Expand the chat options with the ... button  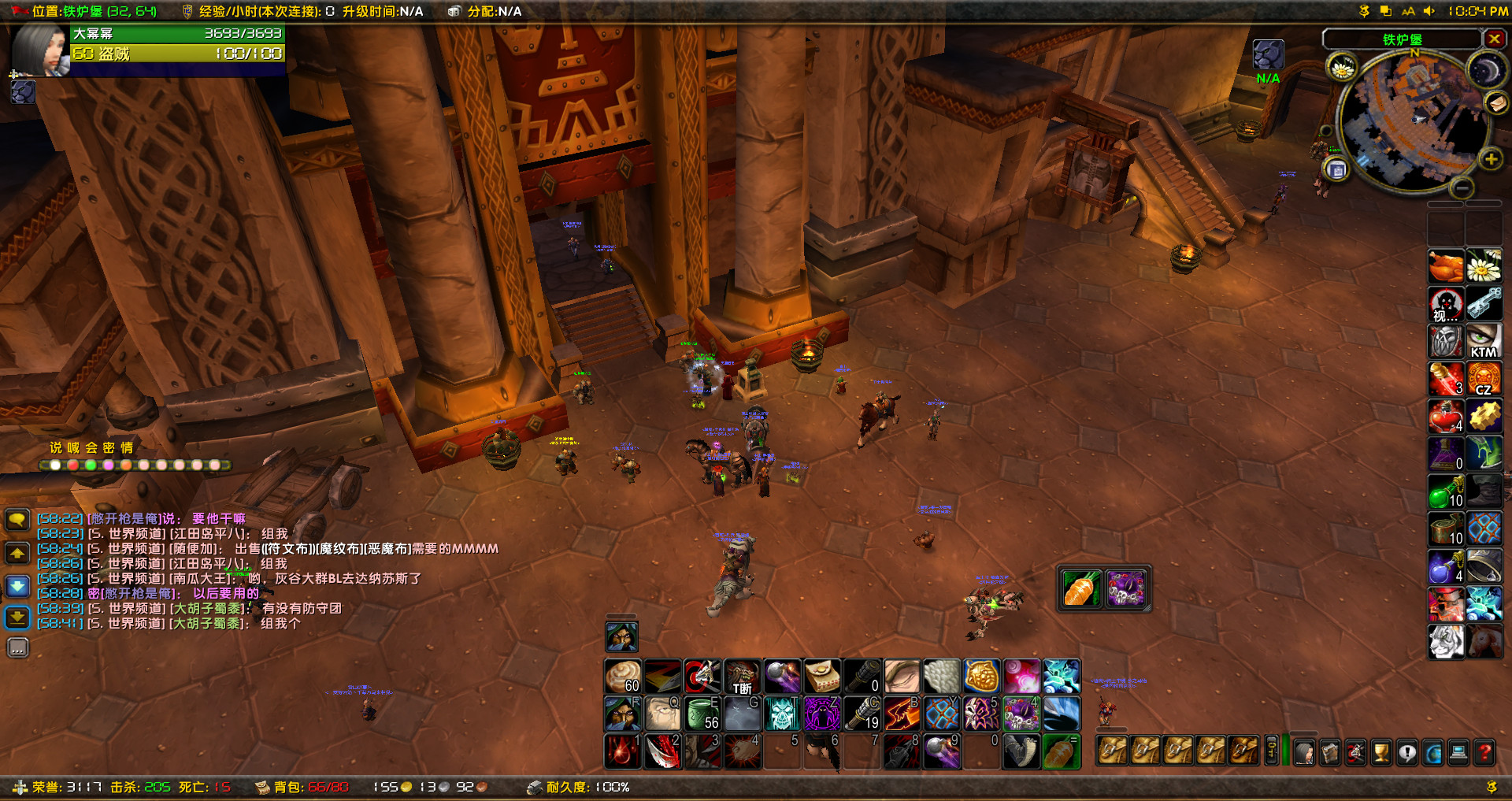pos(17,647)
